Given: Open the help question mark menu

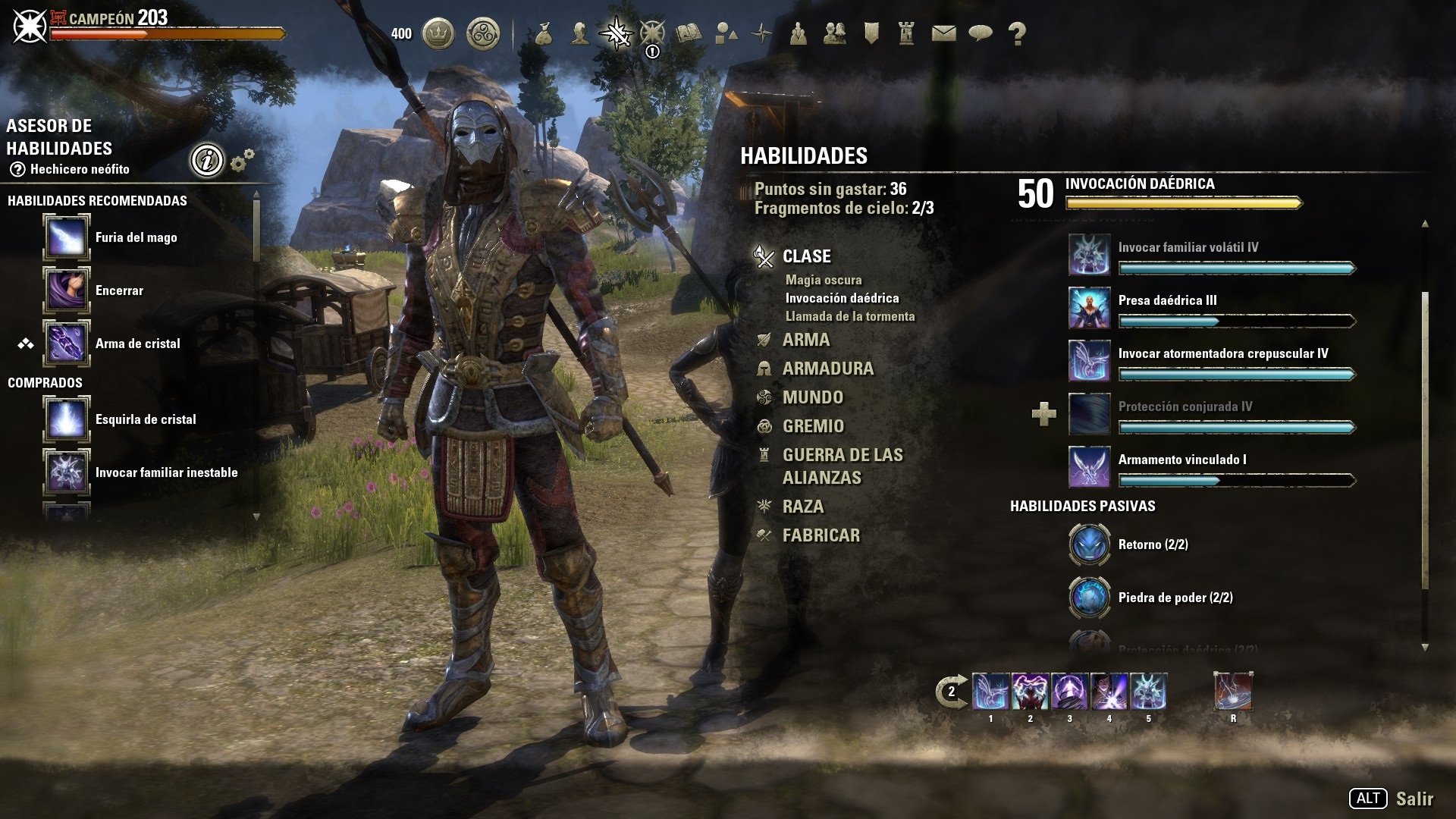Looking at the screenshot, I should 1017,33.
